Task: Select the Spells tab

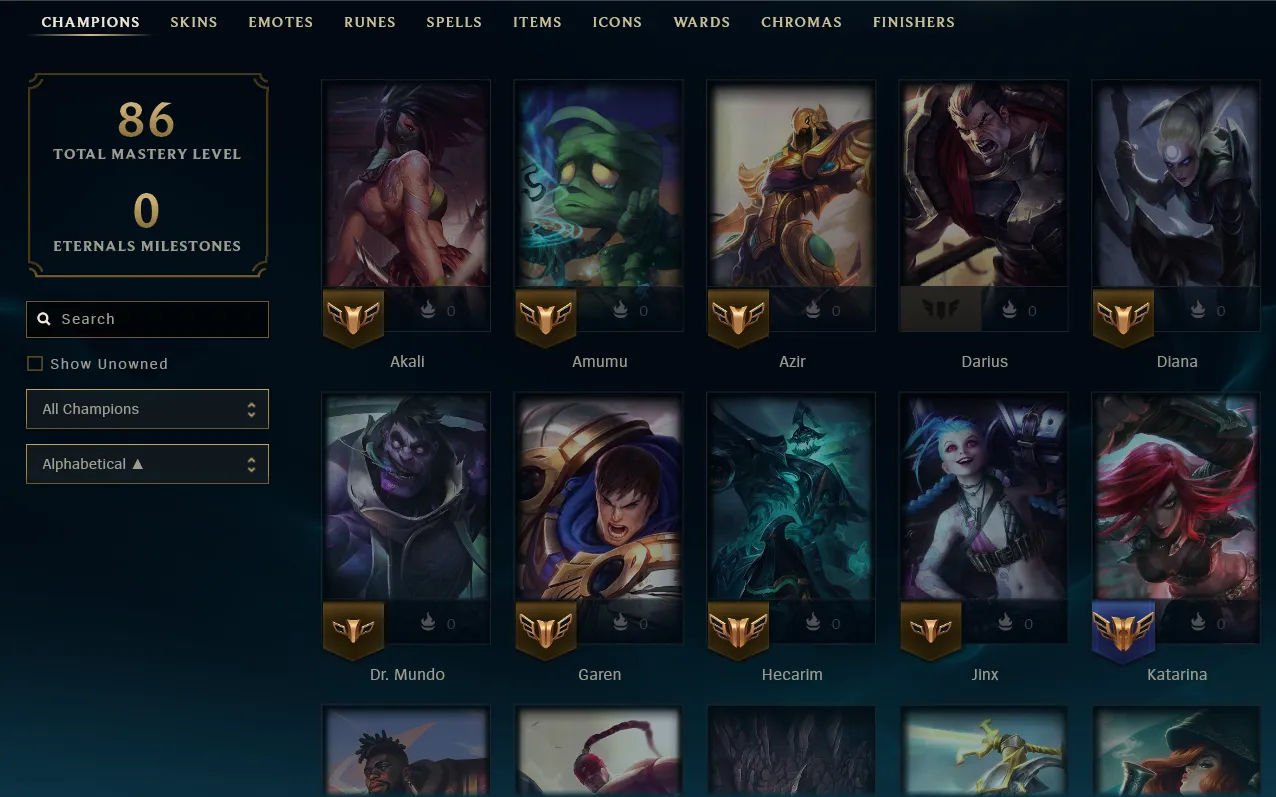Action: tap(454, 22)
